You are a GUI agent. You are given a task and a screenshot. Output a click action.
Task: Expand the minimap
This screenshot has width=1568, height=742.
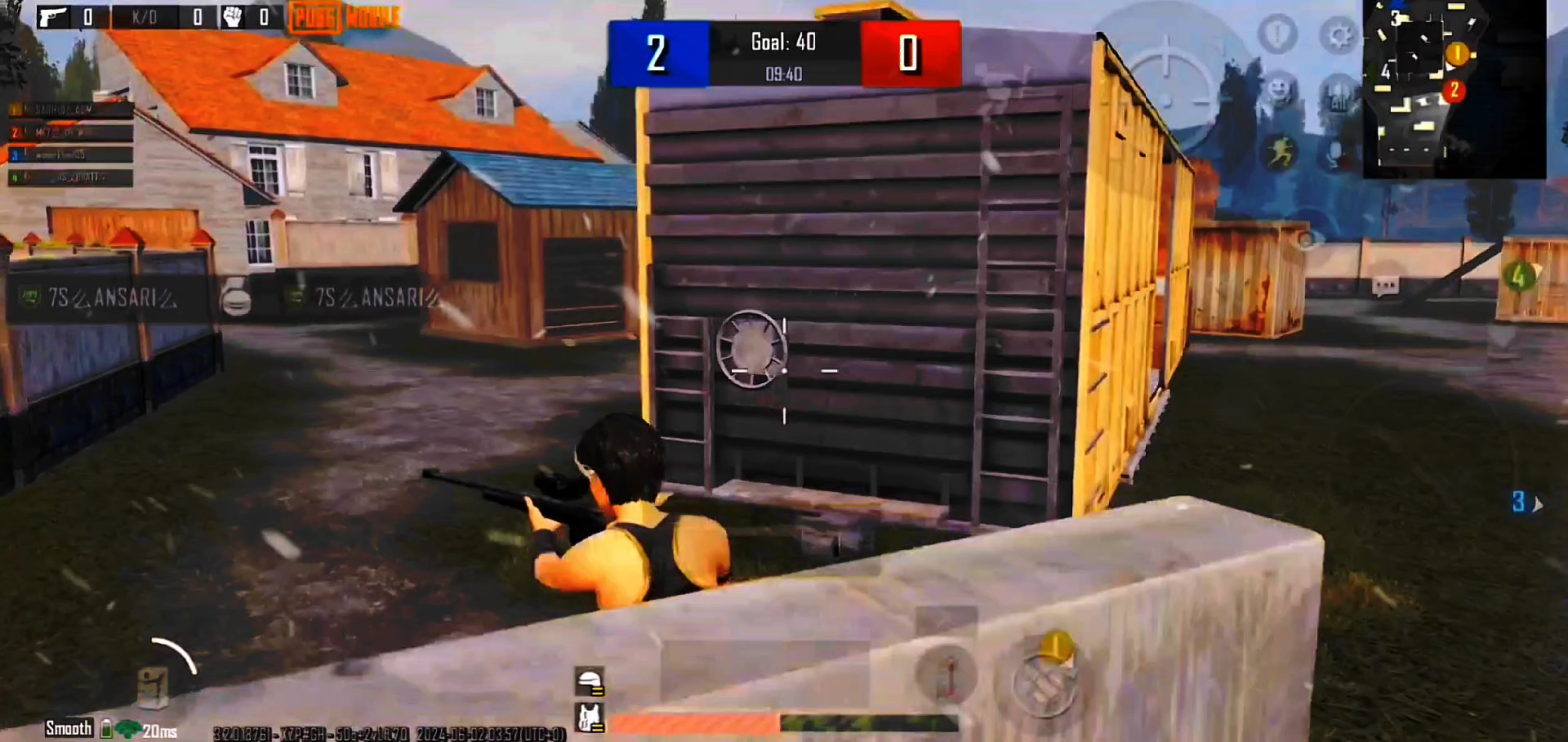click(x=1454, y=88)
